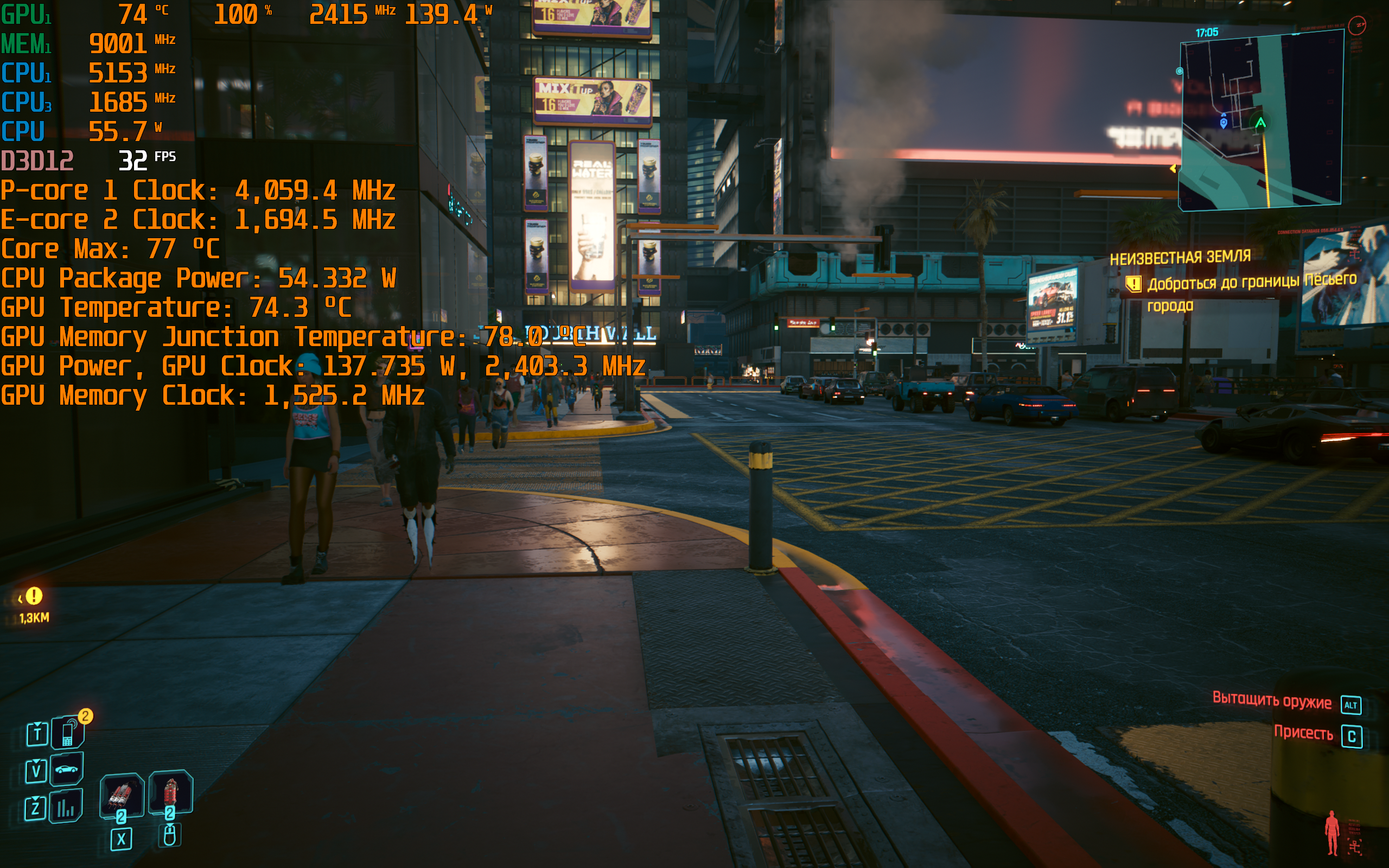Choose the red grenade slot

pos(170,792)
